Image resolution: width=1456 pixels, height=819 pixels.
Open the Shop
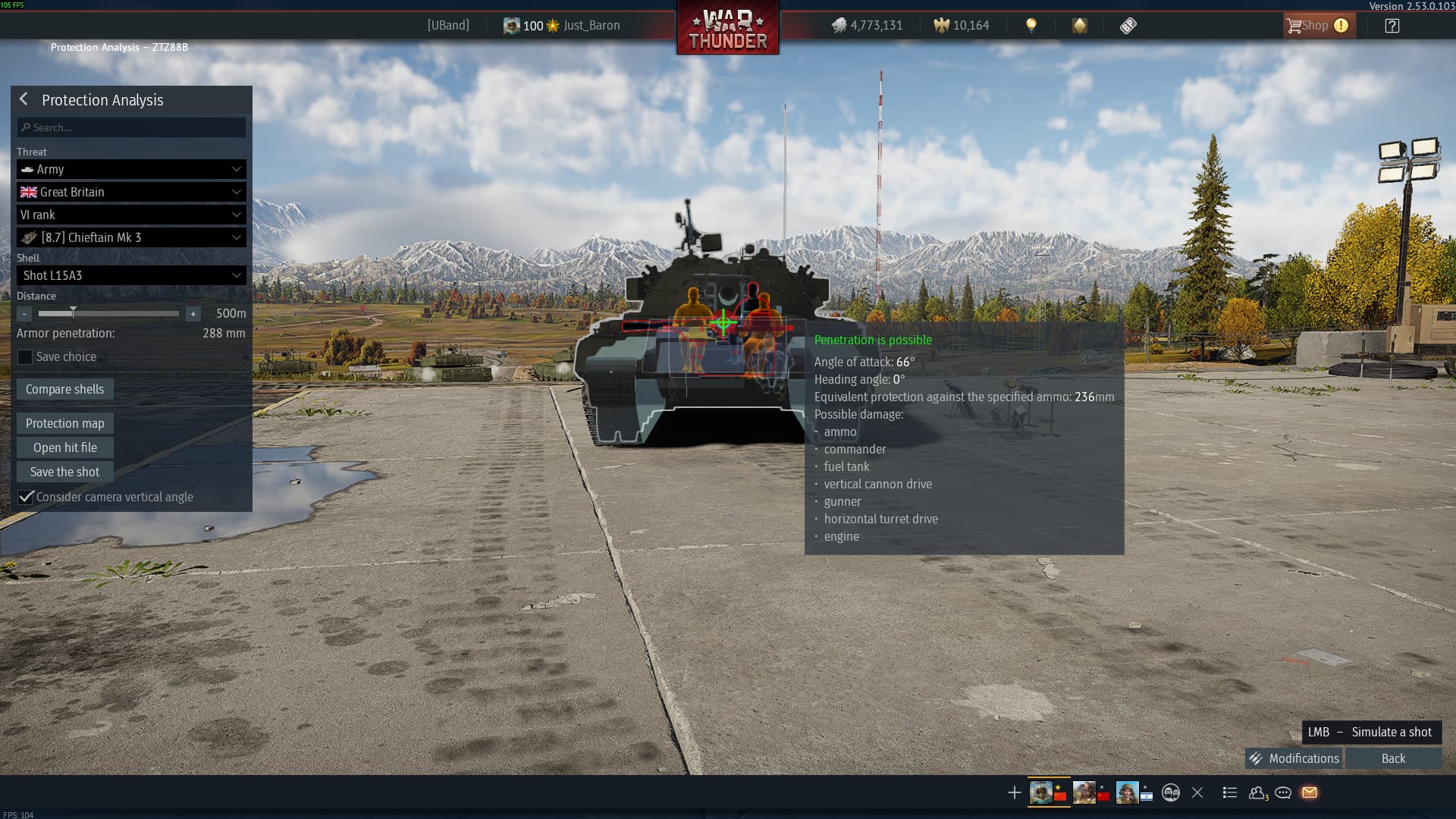pyautogui.click(x=1316, y=26)
